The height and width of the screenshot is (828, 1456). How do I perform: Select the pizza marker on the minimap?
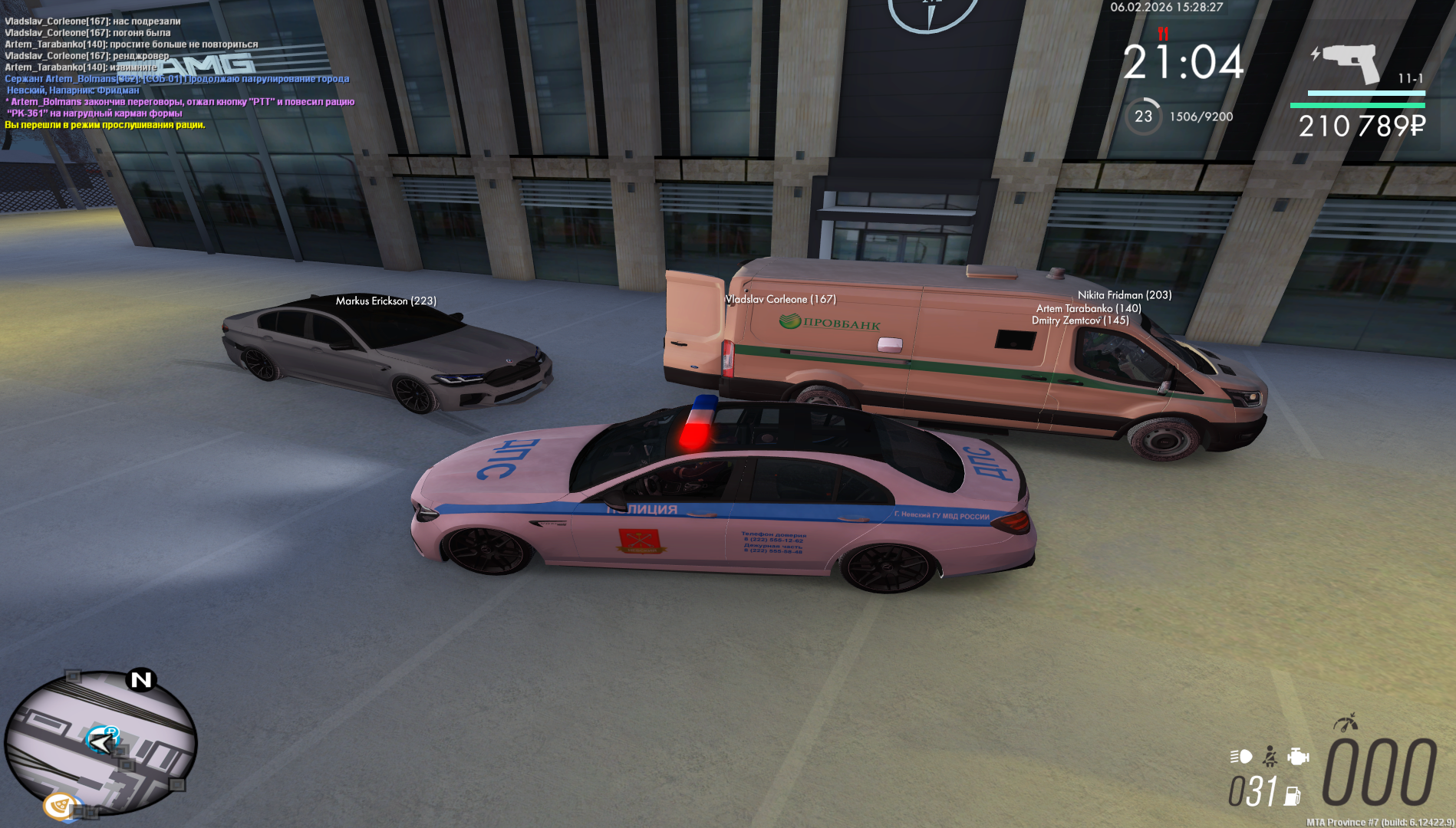(59, 806)
